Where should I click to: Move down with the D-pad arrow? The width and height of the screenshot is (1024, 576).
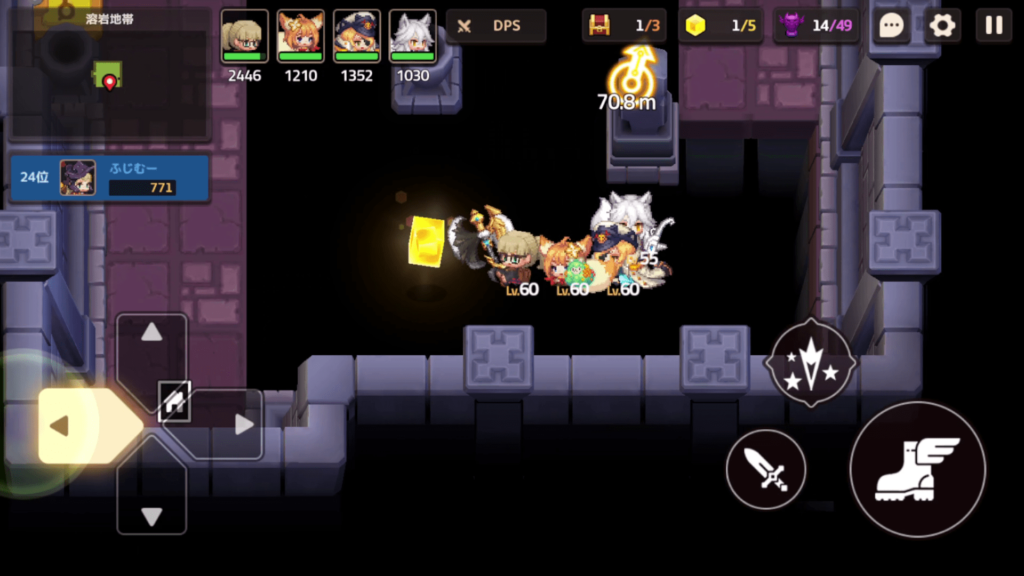click(x=152, y=514)
